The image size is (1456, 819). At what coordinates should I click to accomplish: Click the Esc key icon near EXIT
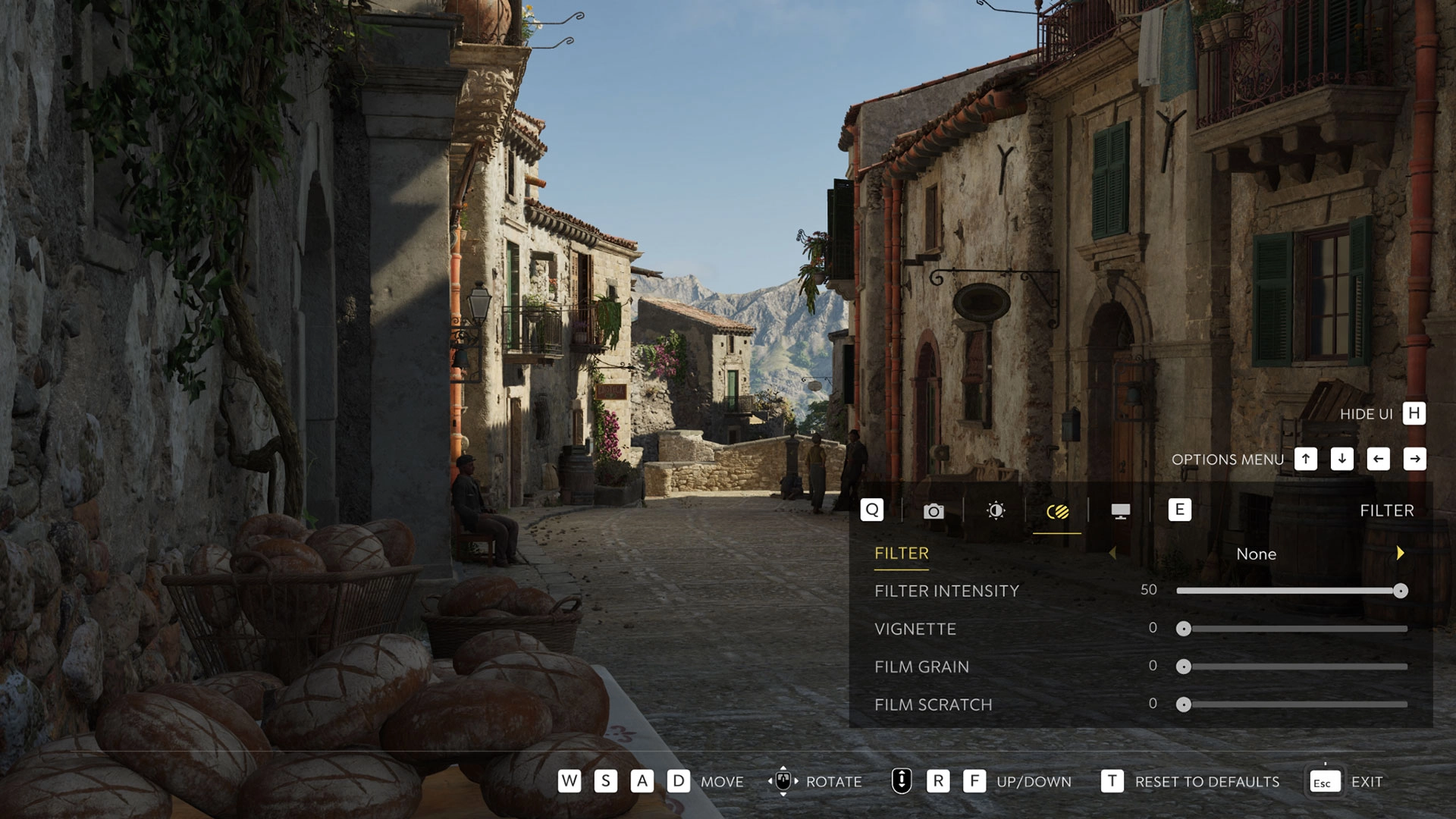[x=1323, y=781]
